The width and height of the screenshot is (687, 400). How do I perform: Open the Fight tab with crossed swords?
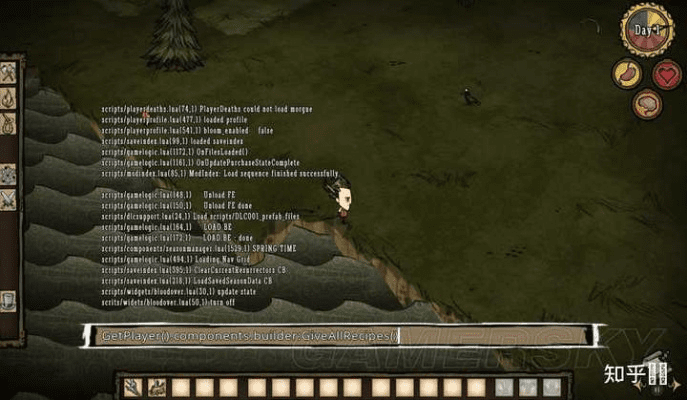(x=8, y=199)
